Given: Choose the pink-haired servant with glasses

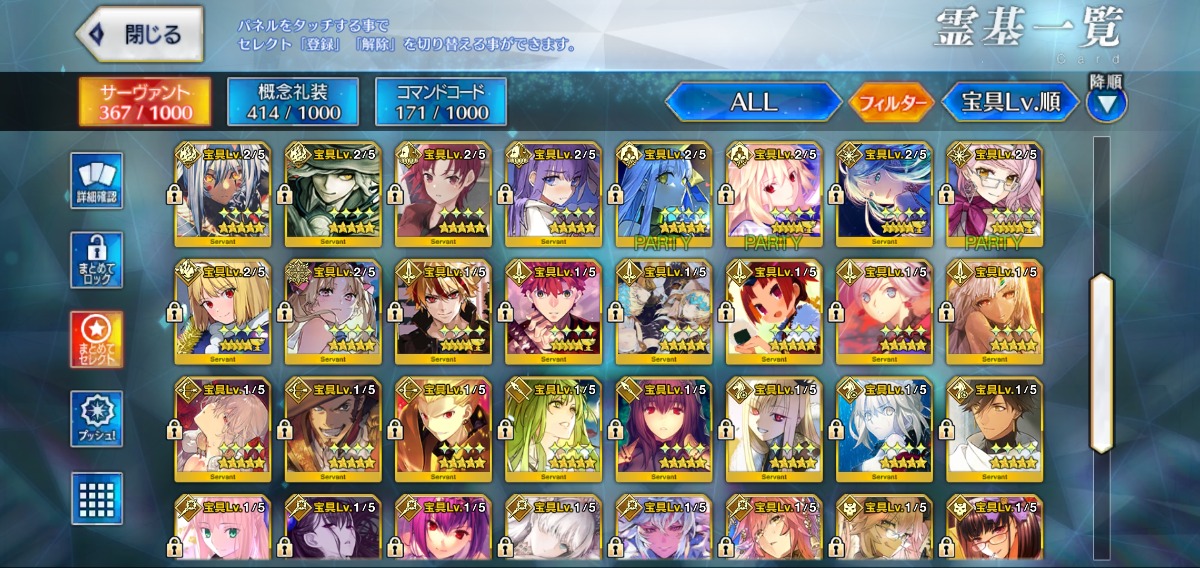Looking at the screenshot, I should [993, 194].
